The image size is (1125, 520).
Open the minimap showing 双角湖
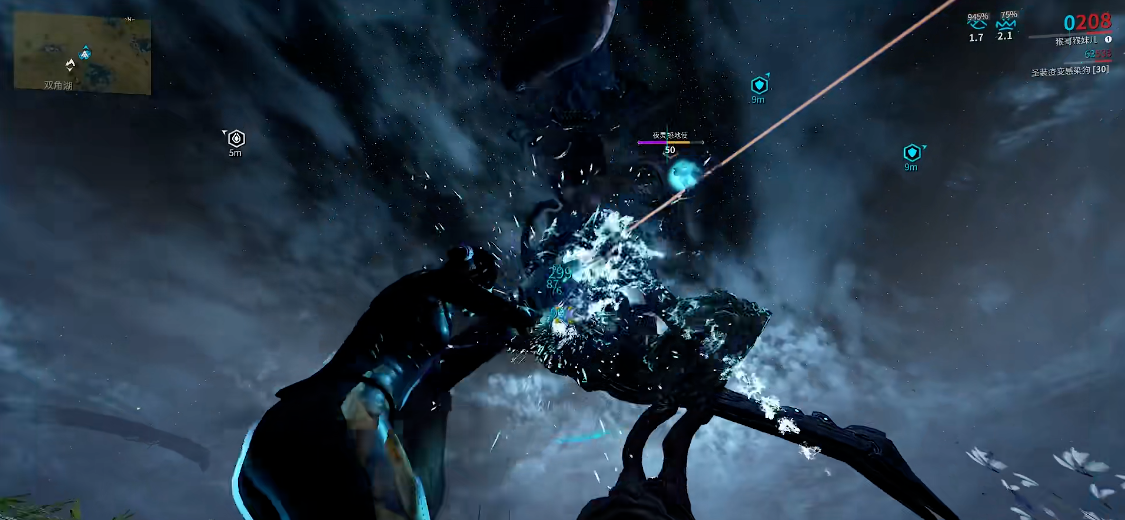[x=82, y=52]
